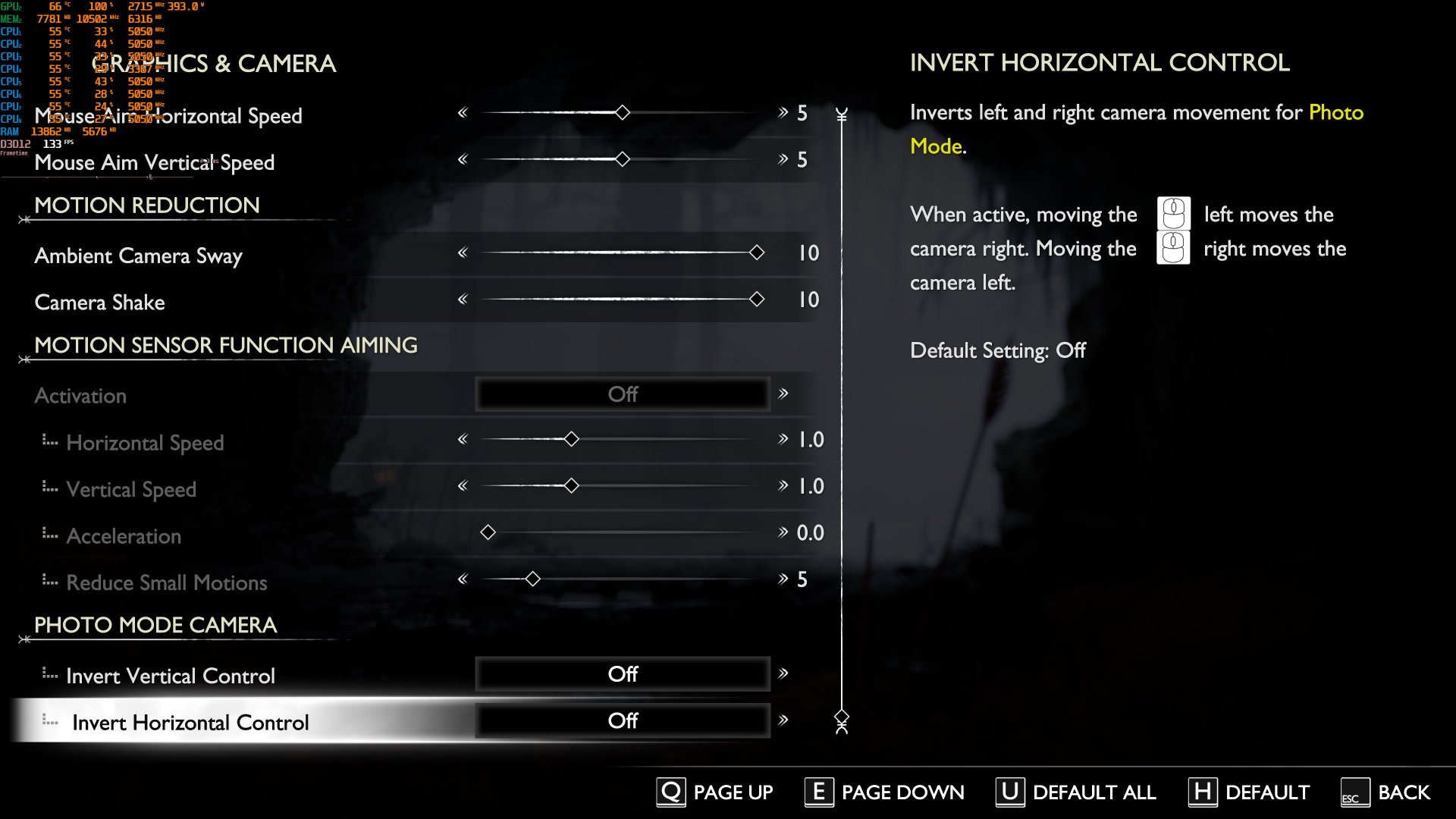1456x819 pixels.
Task: Click the first mouse icon in the description
Action: click(x=1174, y=215)
